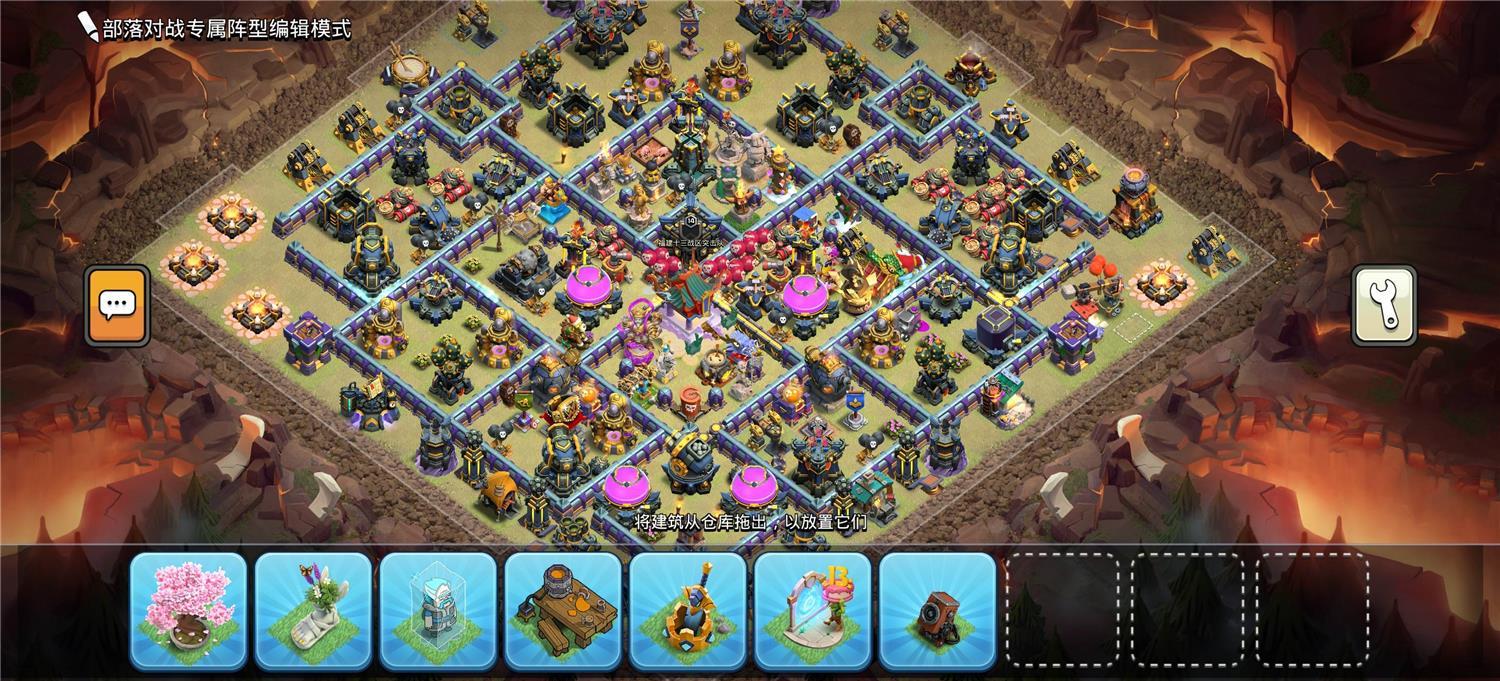This screenshot has height=681, width=1500.
Task: Select the 13th anniversary portal statue
Action: pyautogui.click(x=813, y=610)
